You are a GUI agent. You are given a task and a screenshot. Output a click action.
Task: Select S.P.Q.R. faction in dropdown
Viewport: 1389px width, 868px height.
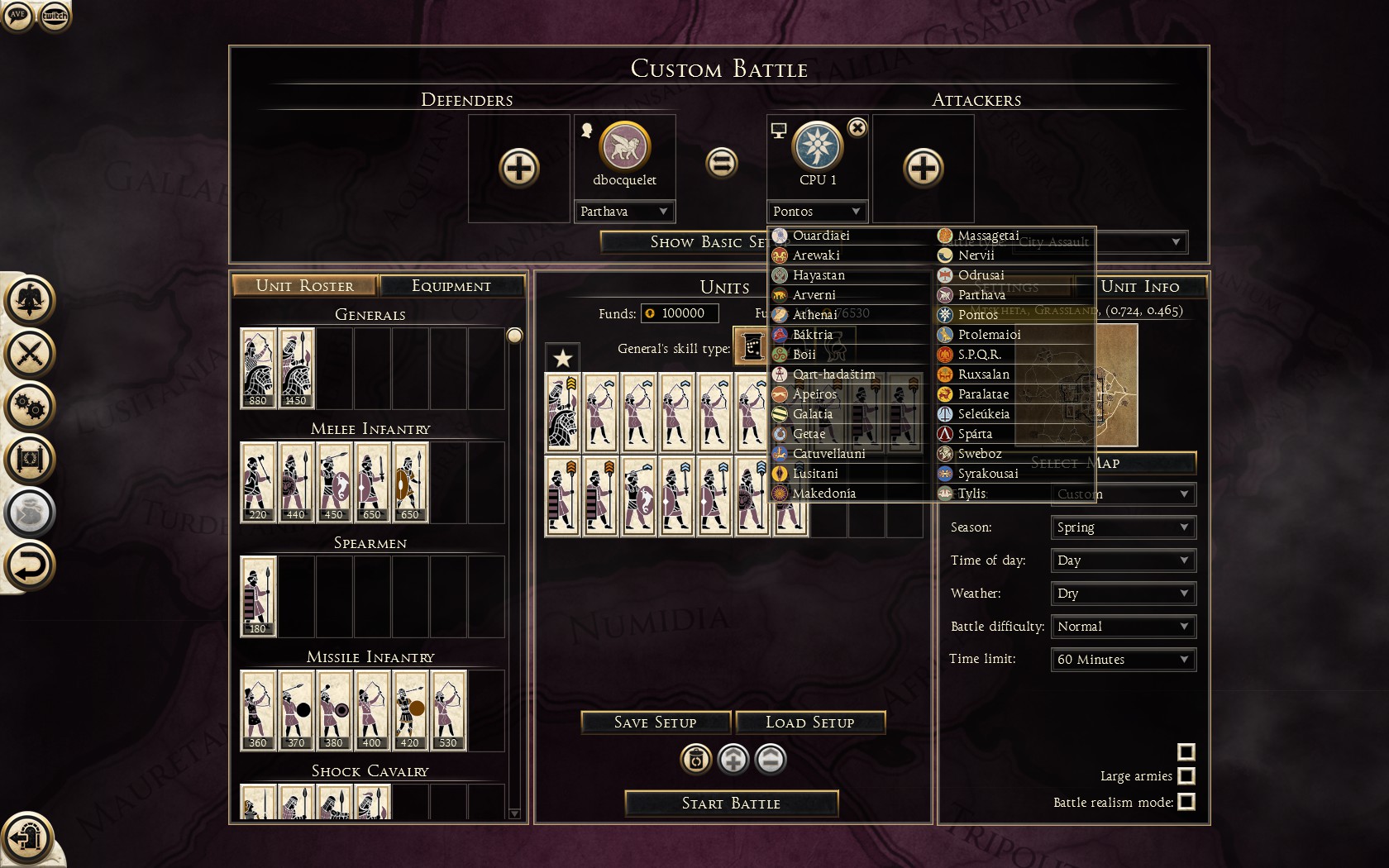tap(979, 355)
